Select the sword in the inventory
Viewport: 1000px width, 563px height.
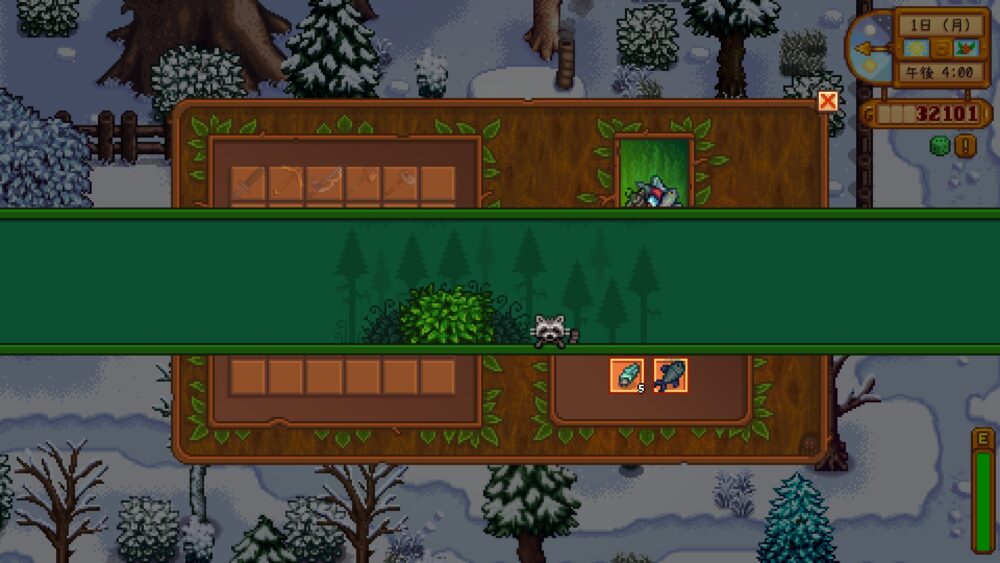tap(248, 183)
